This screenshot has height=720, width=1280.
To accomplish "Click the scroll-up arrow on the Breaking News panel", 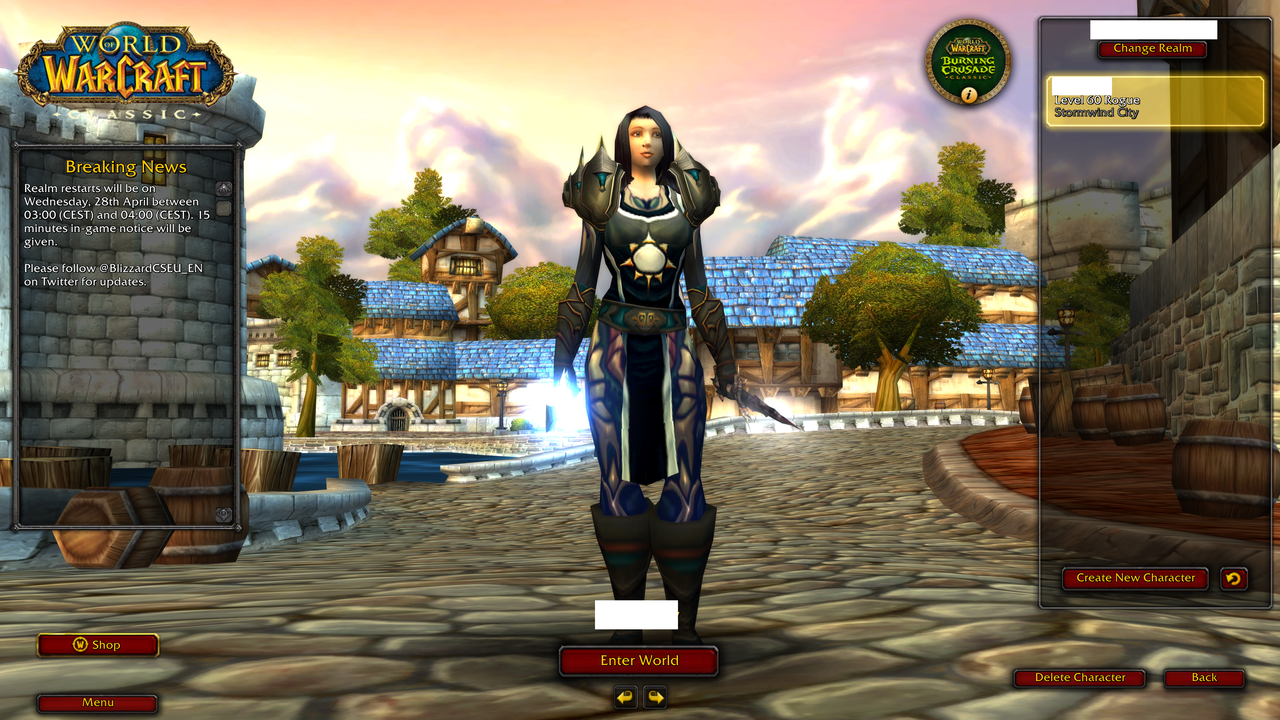I will point(222,186).
